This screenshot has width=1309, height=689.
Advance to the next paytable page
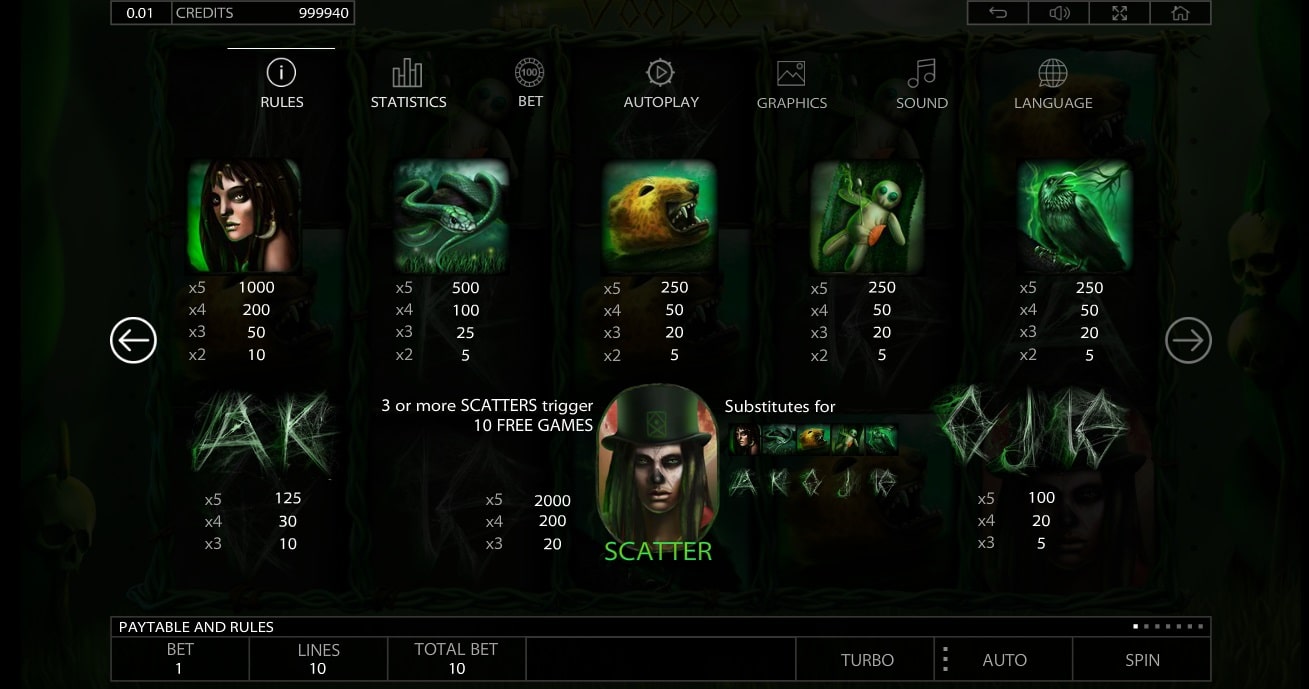(x=1188, y=342)
